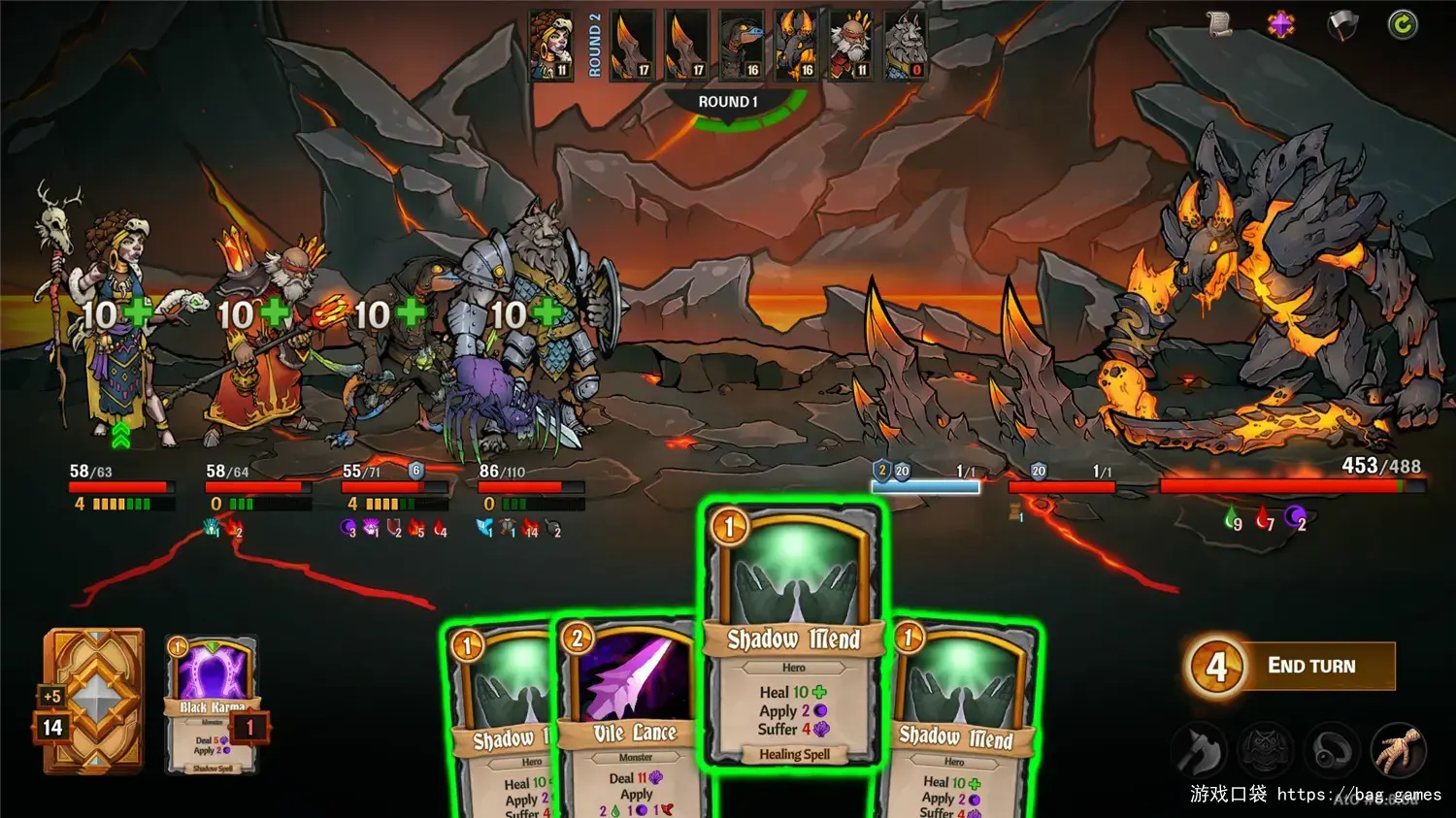View the Black Karma discard card

click(212, 705)
